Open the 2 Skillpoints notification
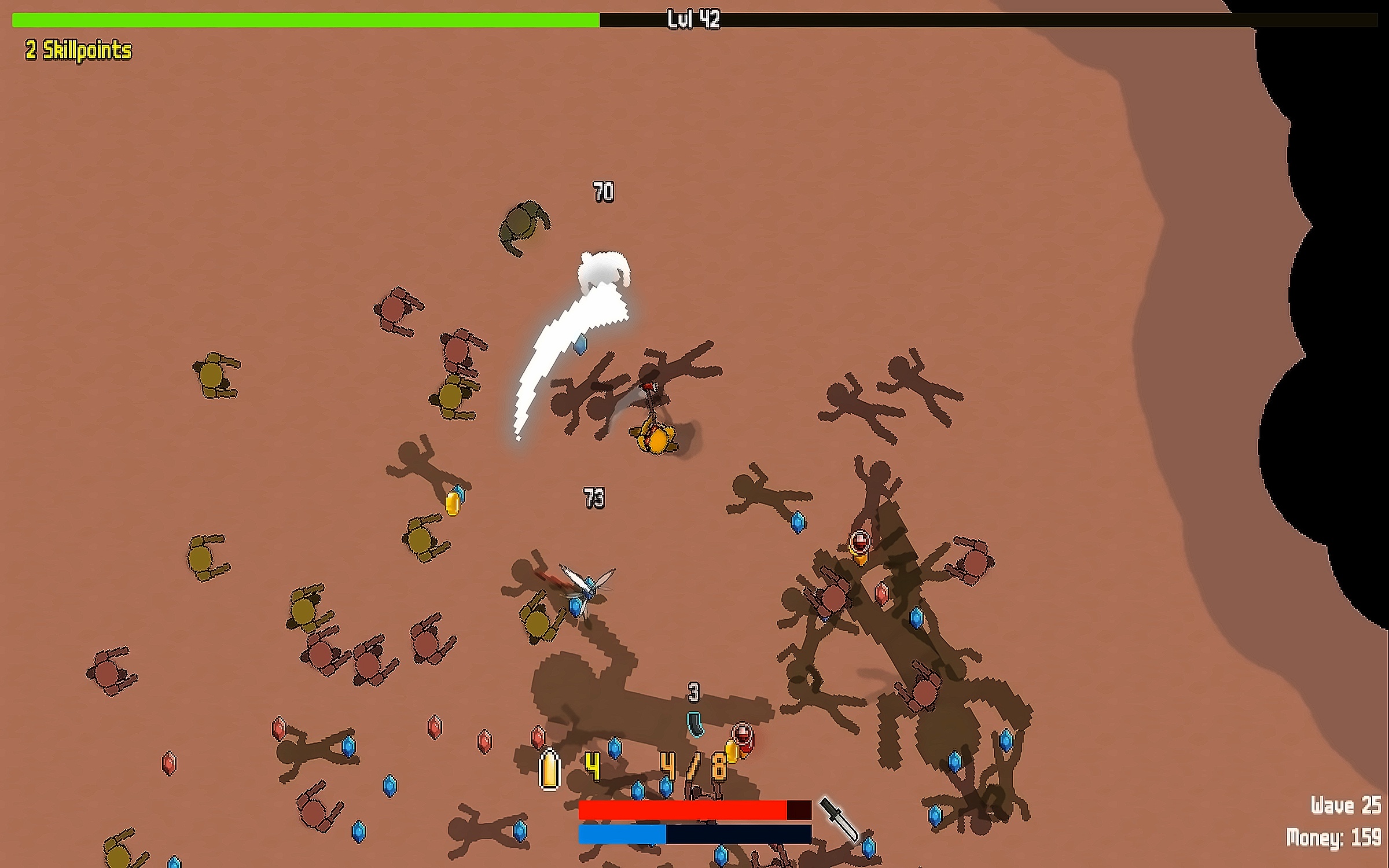Screen dimensions: 1389x868 (x=79, y=50)
